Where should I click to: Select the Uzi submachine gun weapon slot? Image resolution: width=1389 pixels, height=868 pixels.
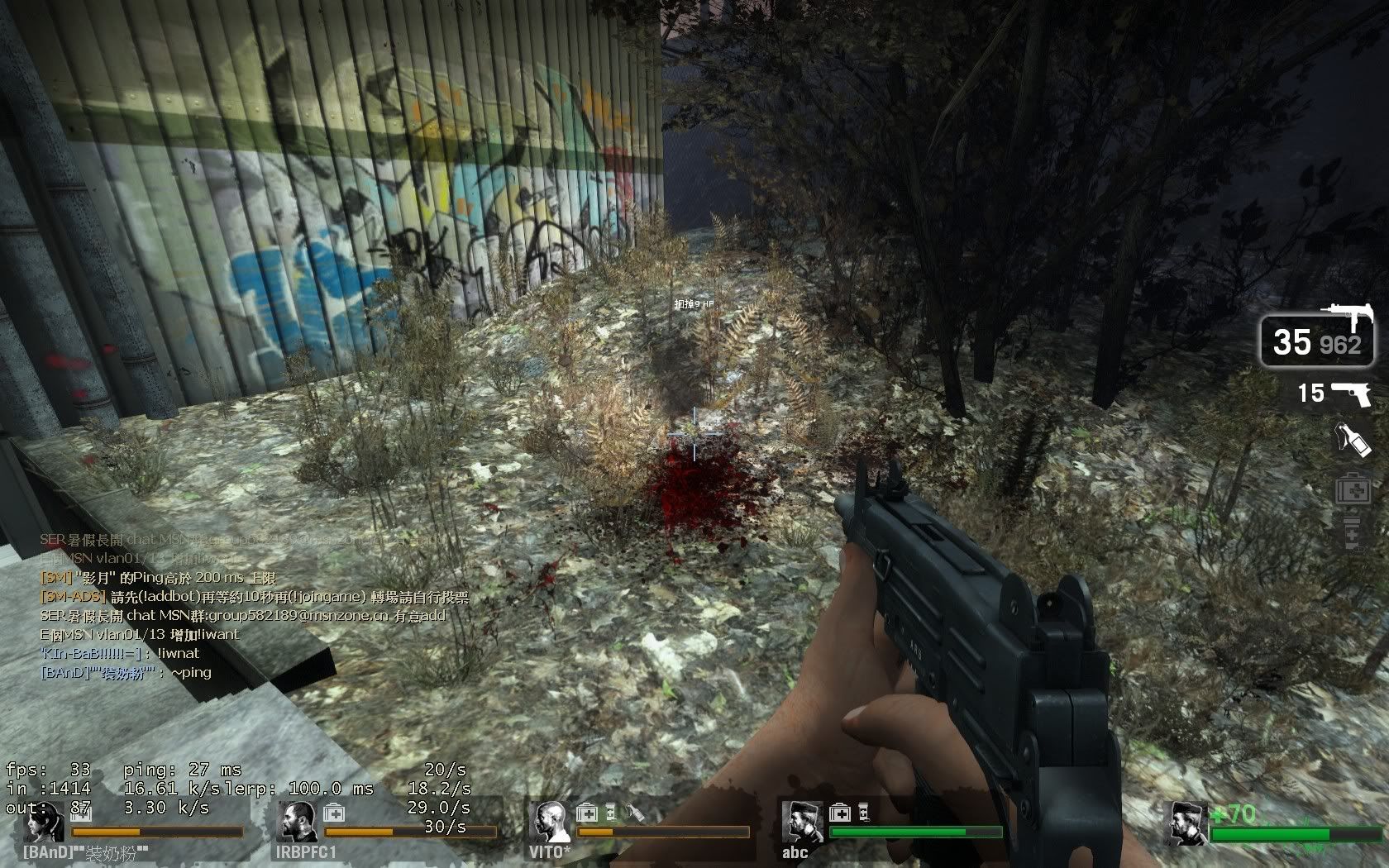pos(1318,337)
